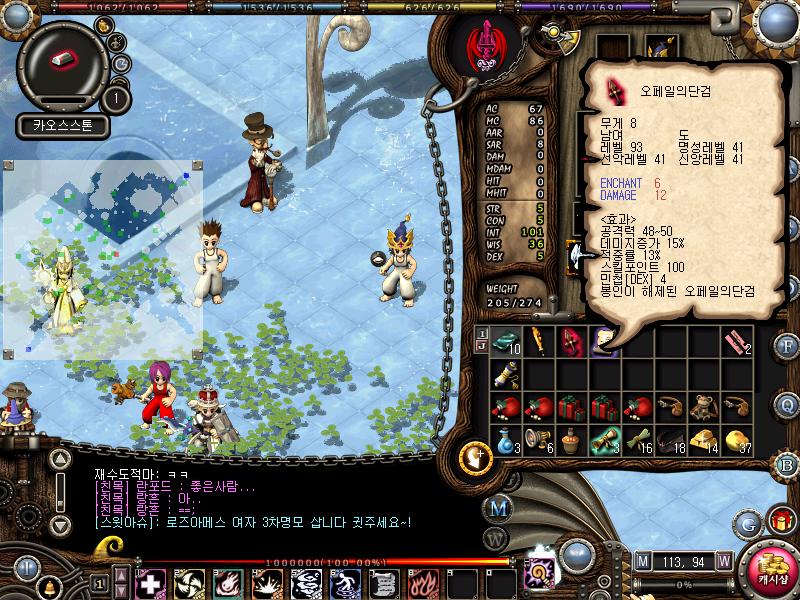Screen dimensions: 800x600
Task: Click the round Q button beside inventory
Action: click(787, 404)
